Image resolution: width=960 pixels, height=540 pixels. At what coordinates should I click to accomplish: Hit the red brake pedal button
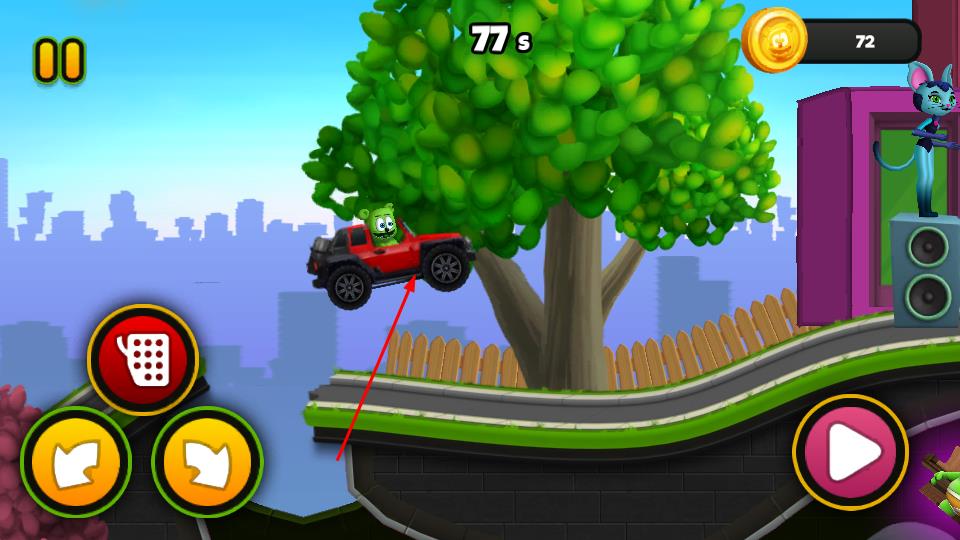143,359
